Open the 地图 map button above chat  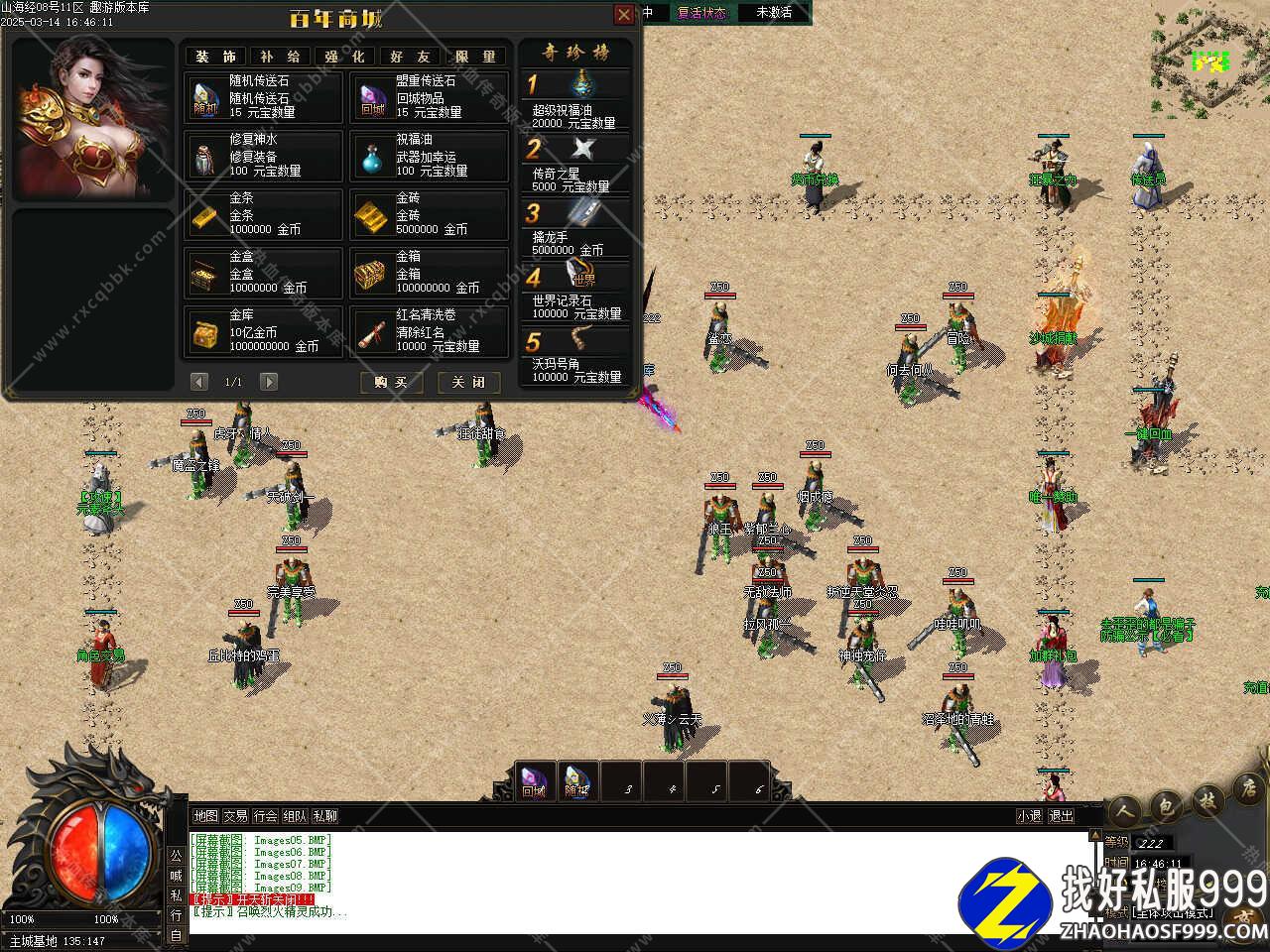(205, 816)
